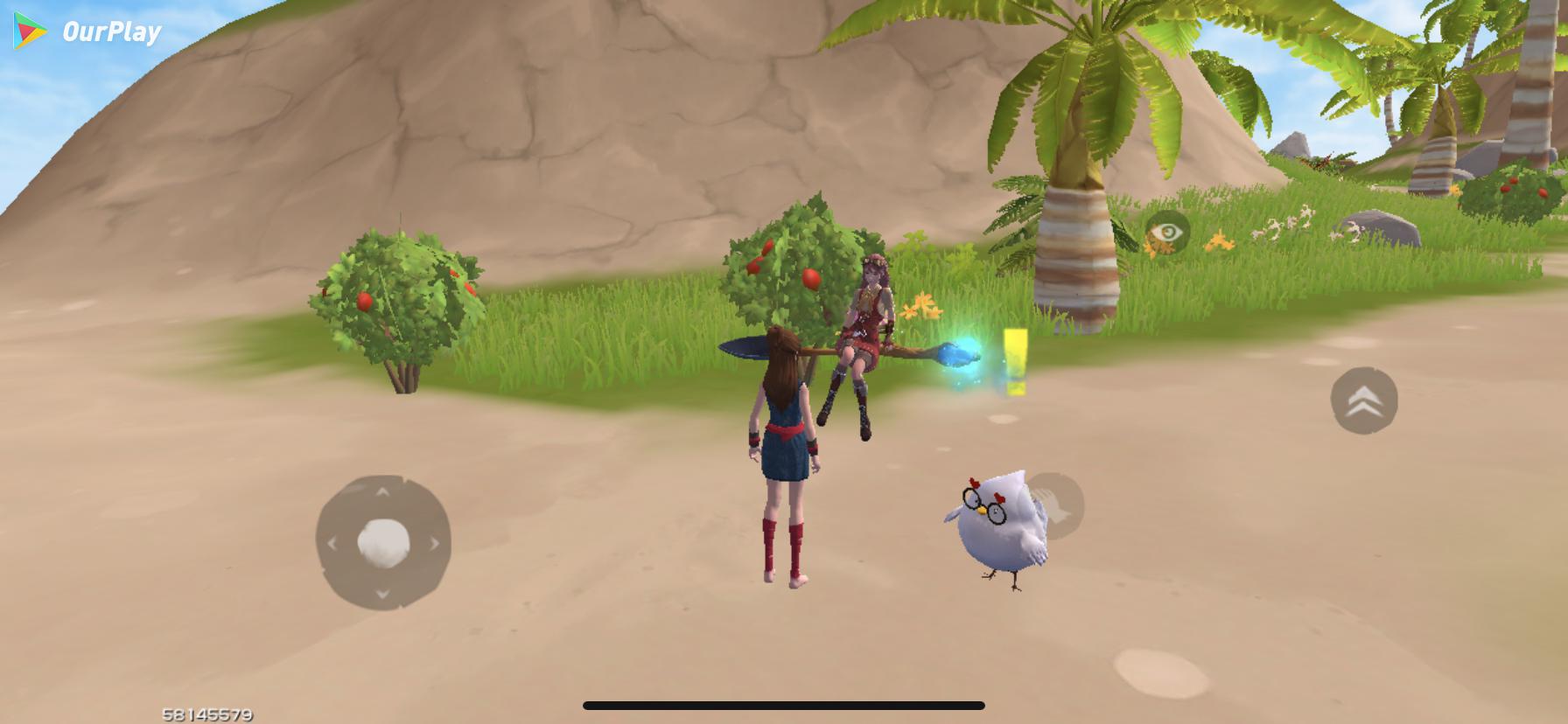
Task: Tap the double-arrow jump button
Action: (x=1363, y=400)
